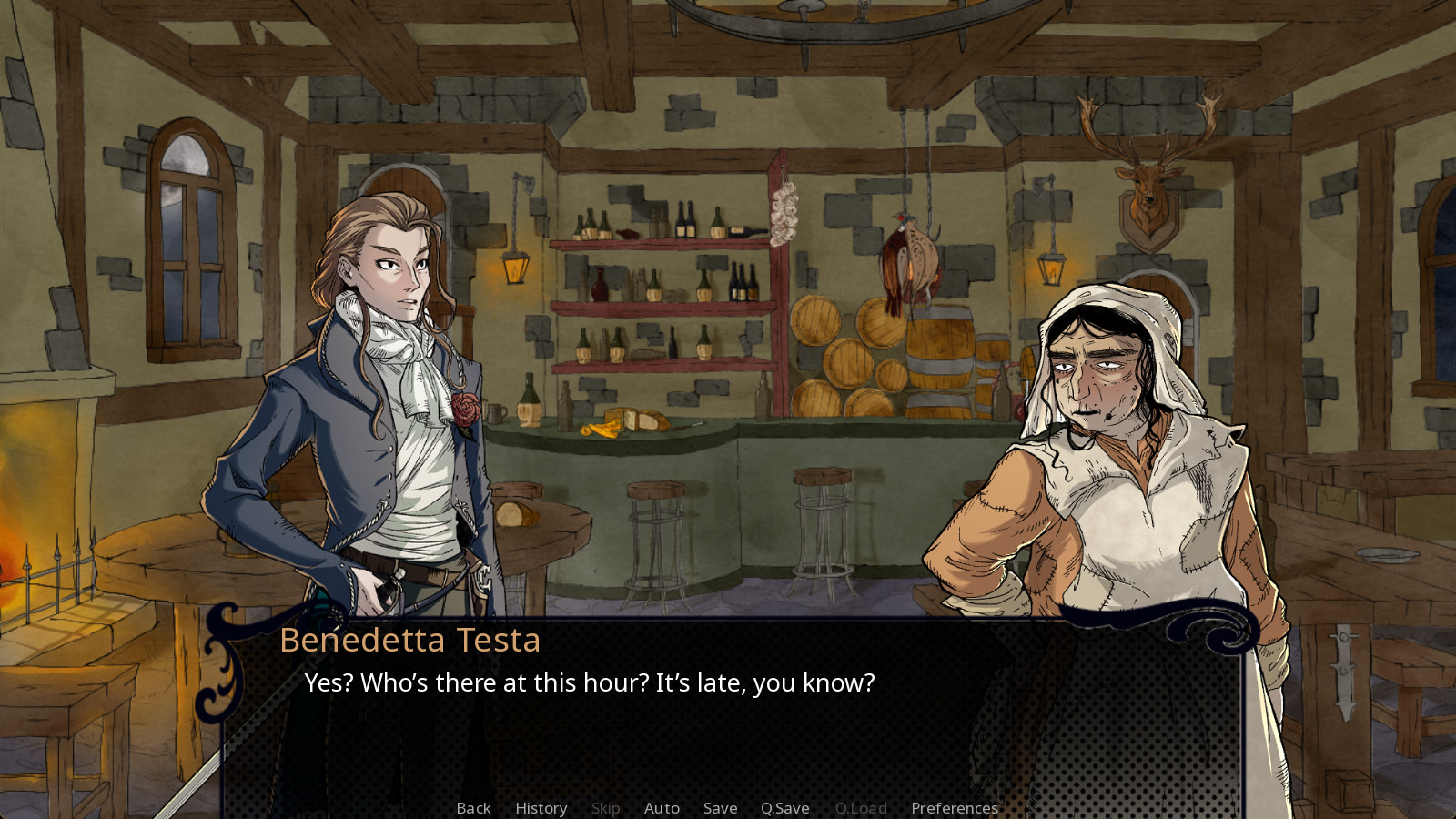
Task: Open the dialogue History log
Action: [x=541, y=808]
